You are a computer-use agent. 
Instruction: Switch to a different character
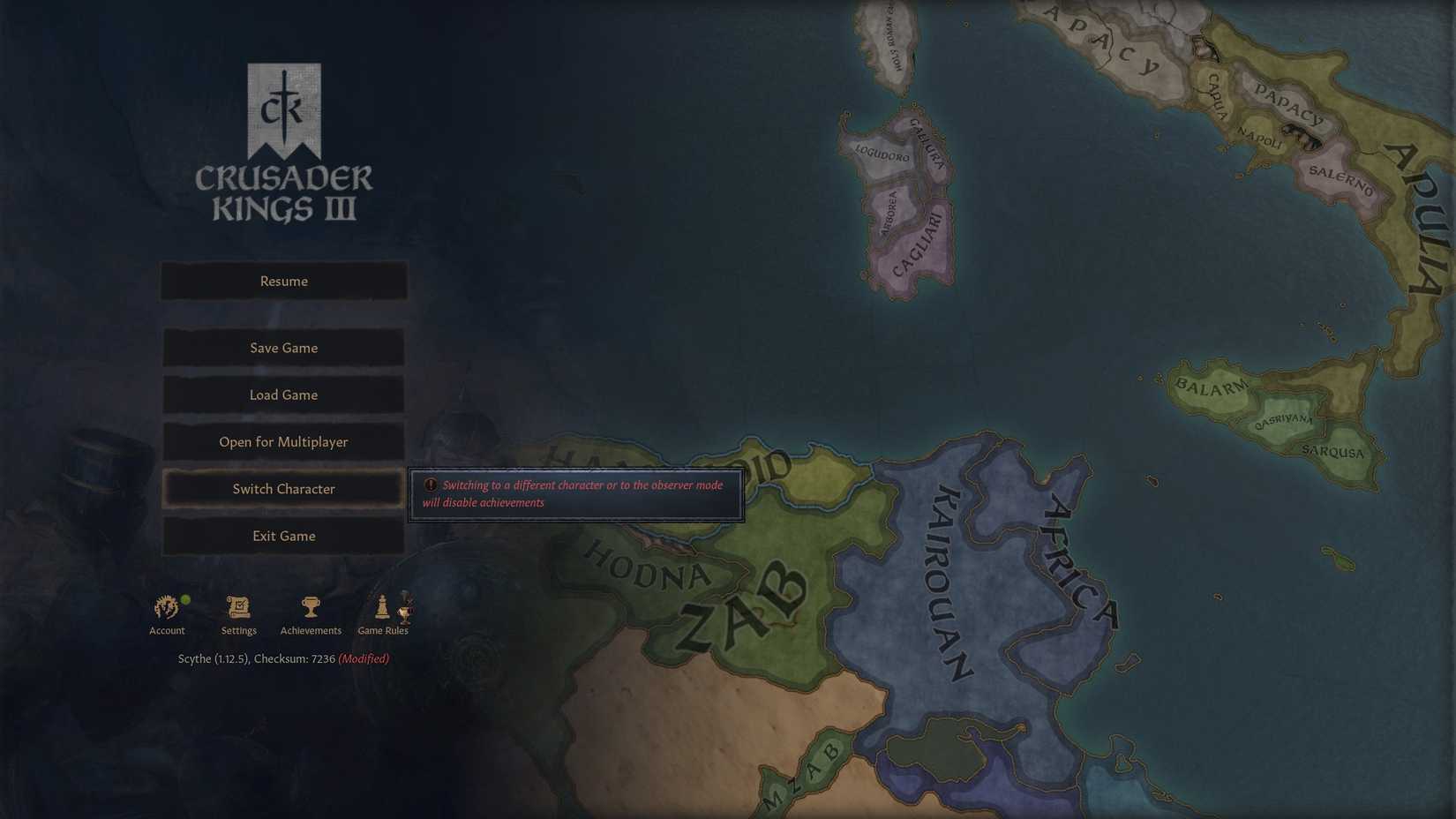click(x=282, y=488)
